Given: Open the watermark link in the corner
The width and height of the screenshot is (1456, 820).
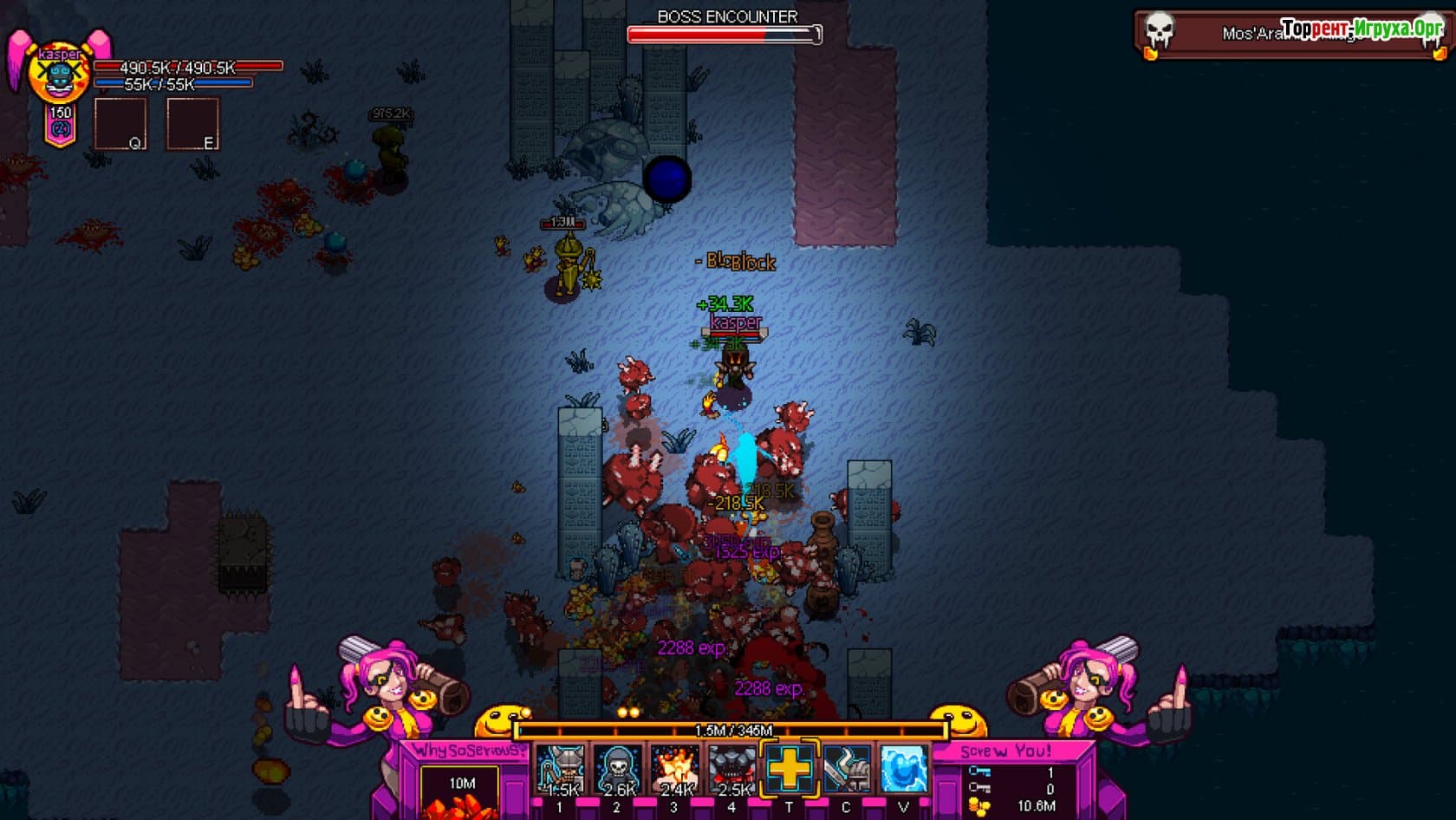Looking at the screenshot, I should (x=1362, y=29).
